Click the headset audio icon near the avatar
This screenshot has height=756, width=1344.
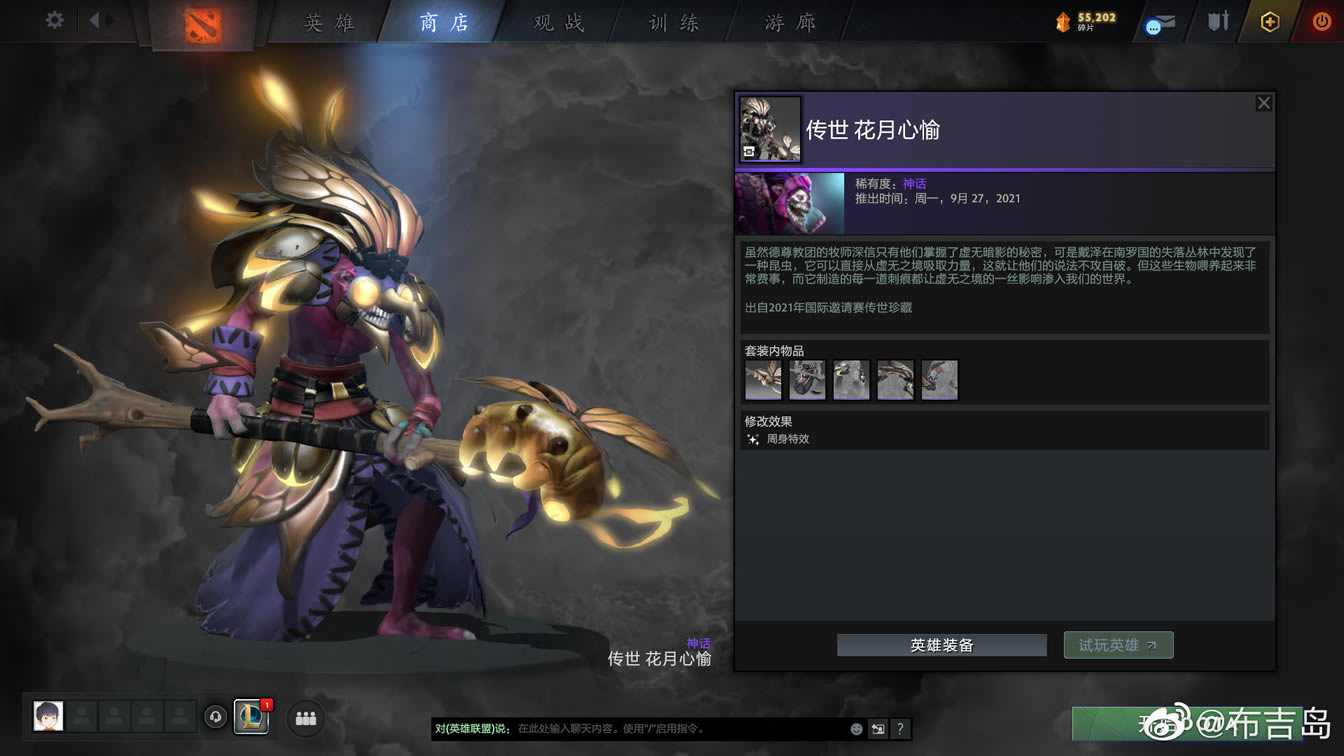coord(214,718)
